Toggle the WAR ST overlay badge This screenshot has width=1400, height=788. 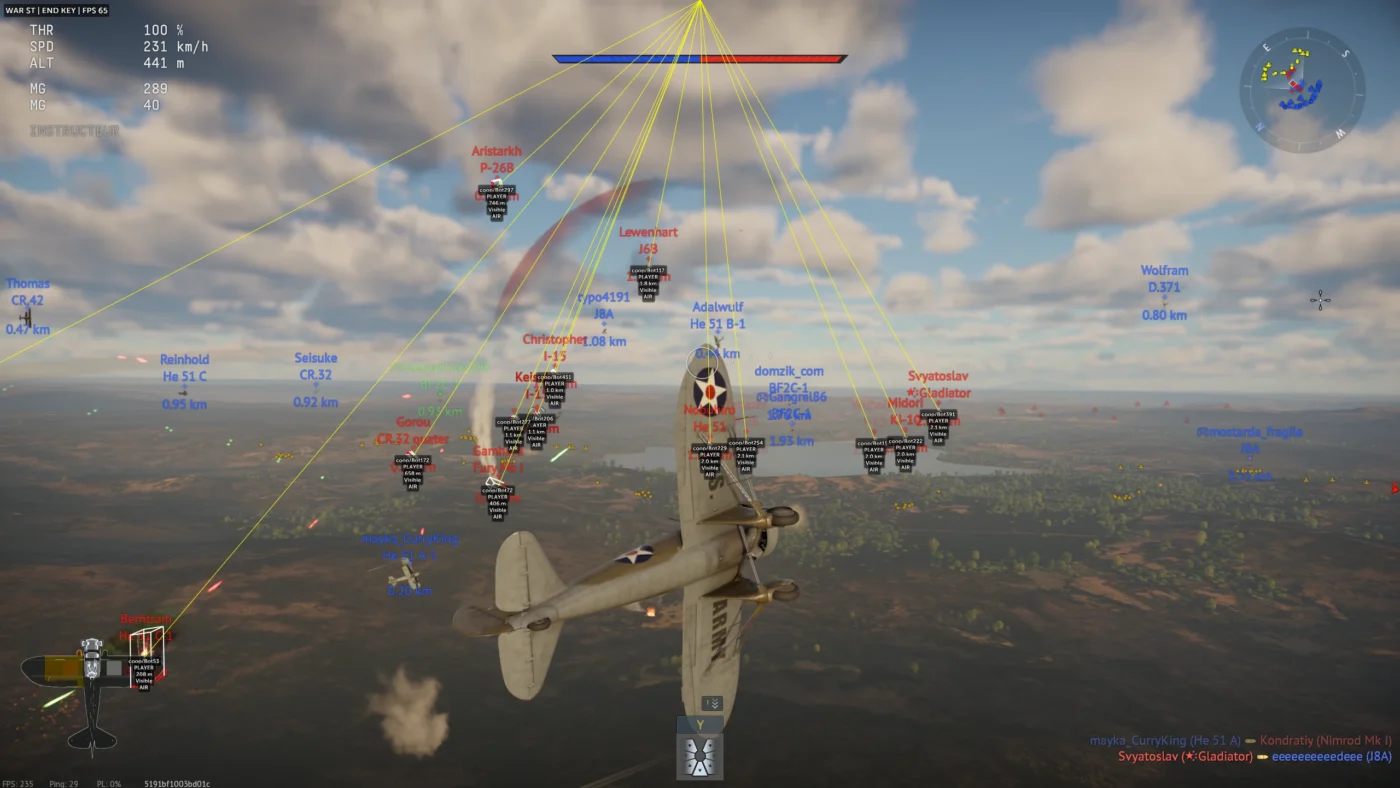click(x=21, y=10)
